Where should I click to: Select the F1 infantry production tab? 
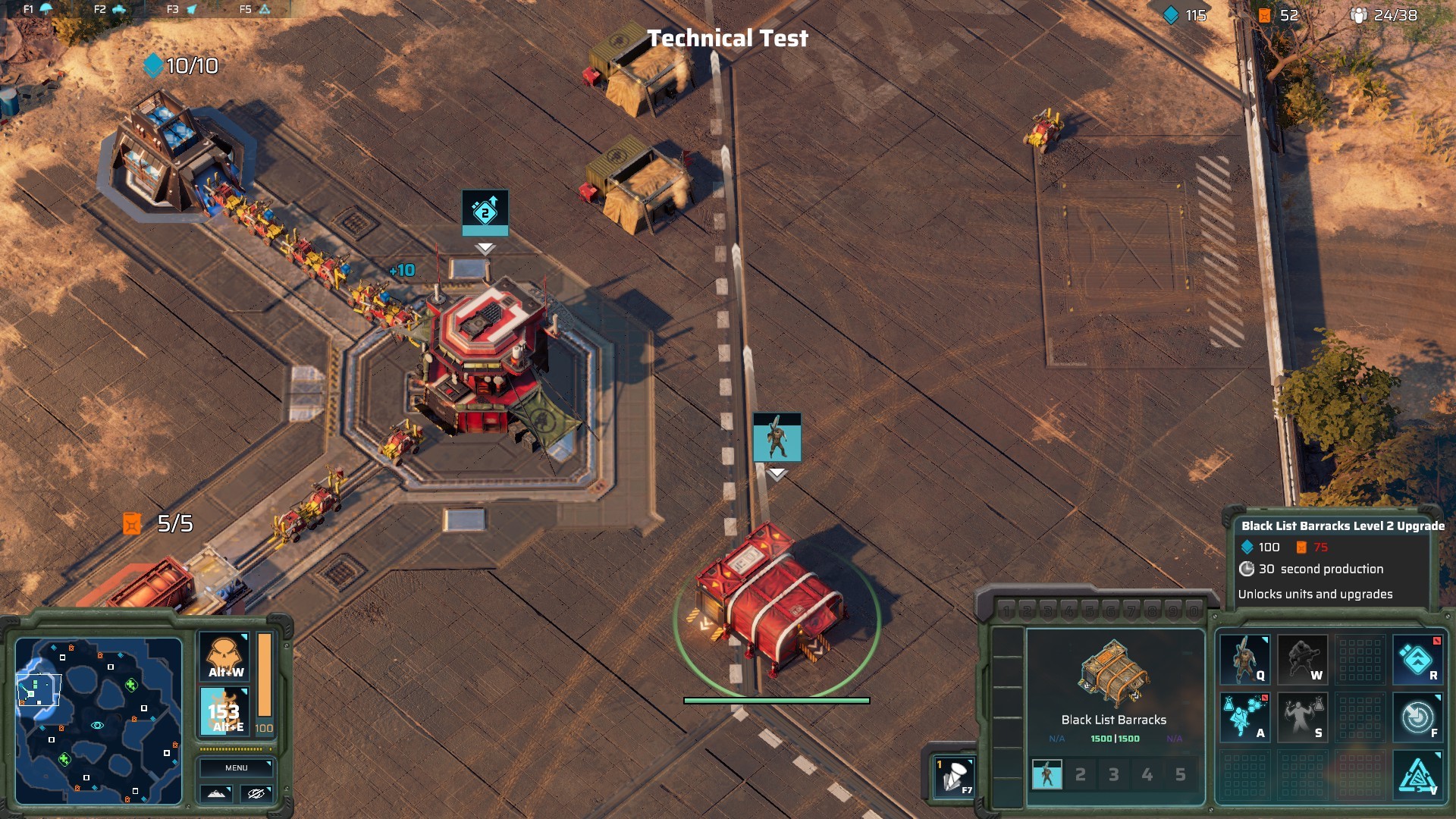(38, 9)
